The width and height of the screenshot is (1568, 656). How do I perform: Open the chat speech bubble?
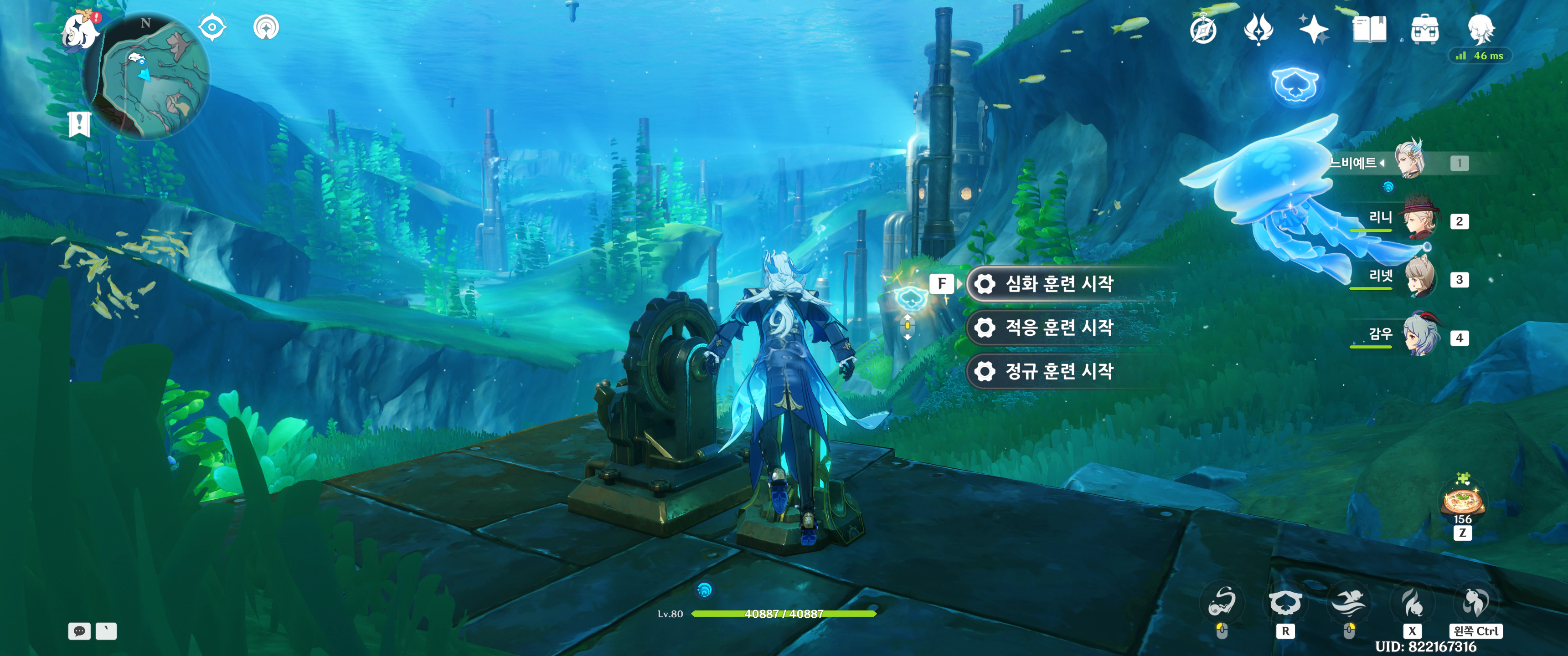[79, 631]
